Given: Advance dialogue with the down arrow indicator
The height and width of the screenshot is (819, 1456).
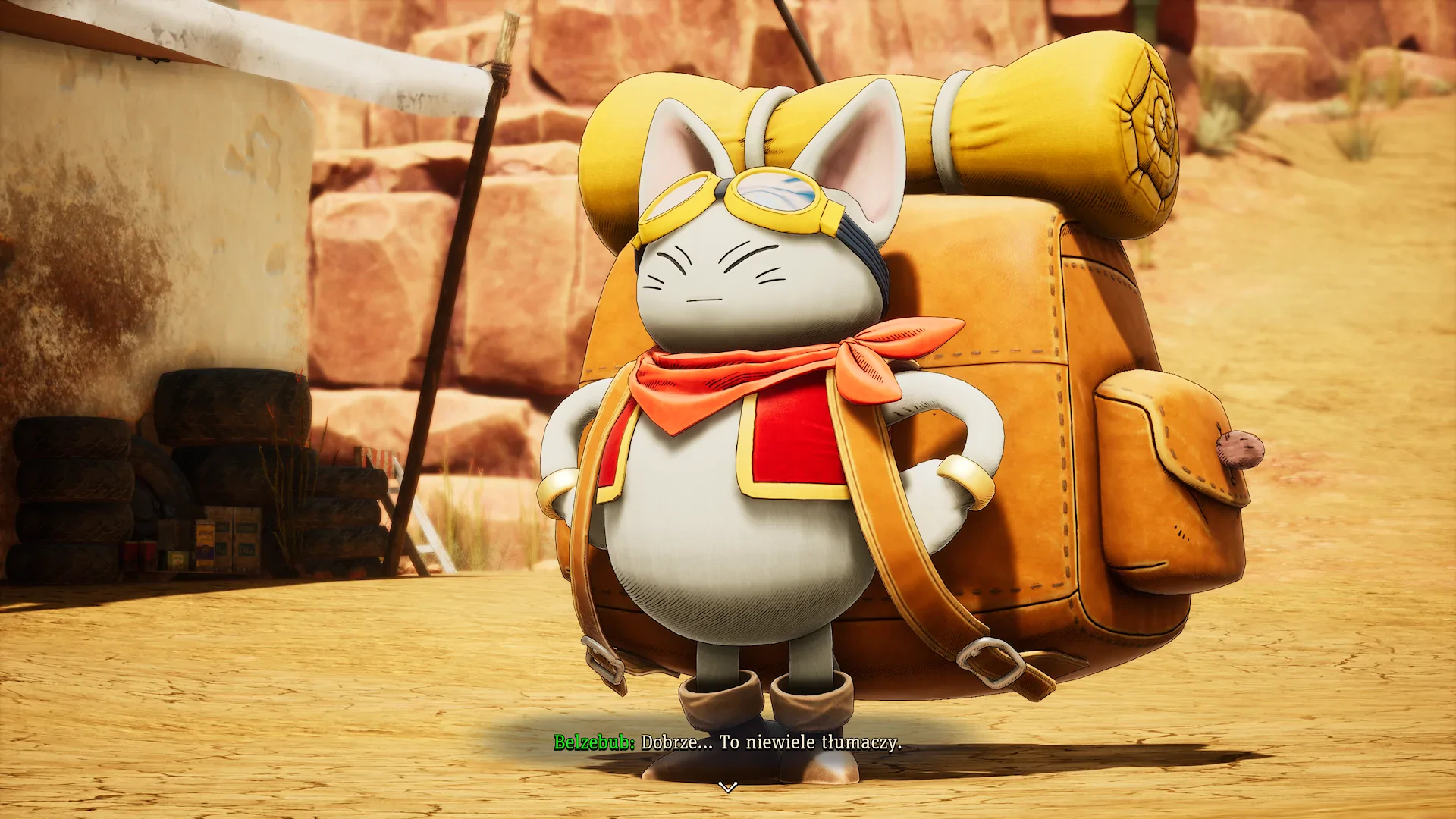Looking at the screenshot, I should (727, 787).
